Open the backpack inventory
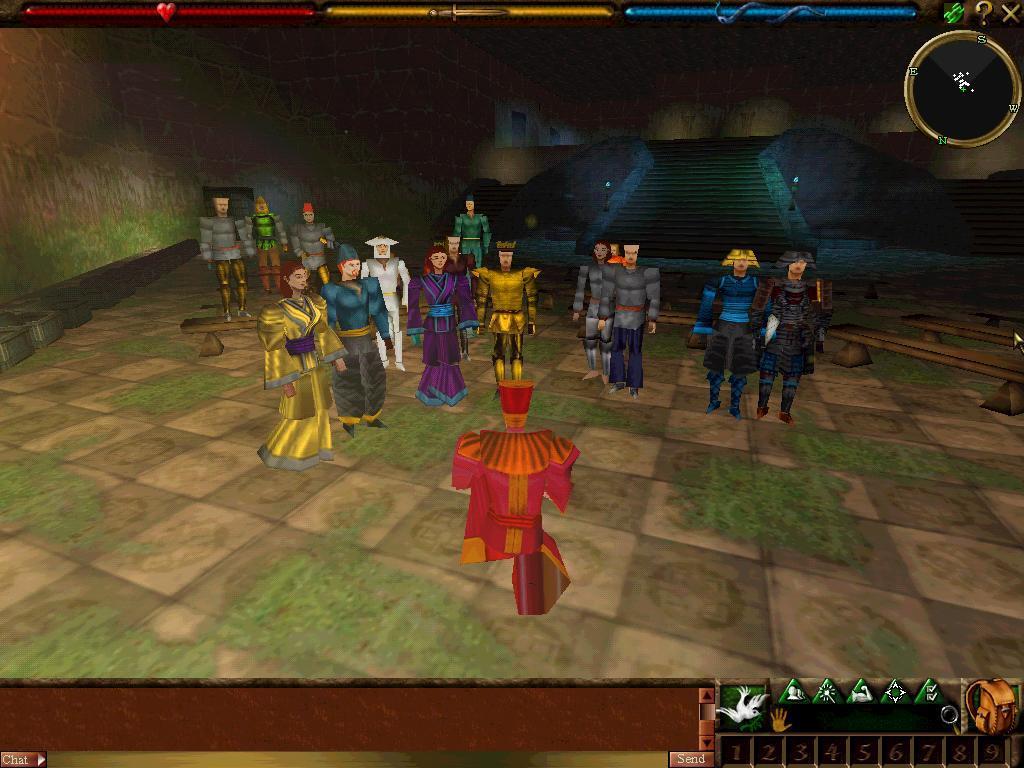The height and width of the screenshot is (768, 1024). coord(991,705)
